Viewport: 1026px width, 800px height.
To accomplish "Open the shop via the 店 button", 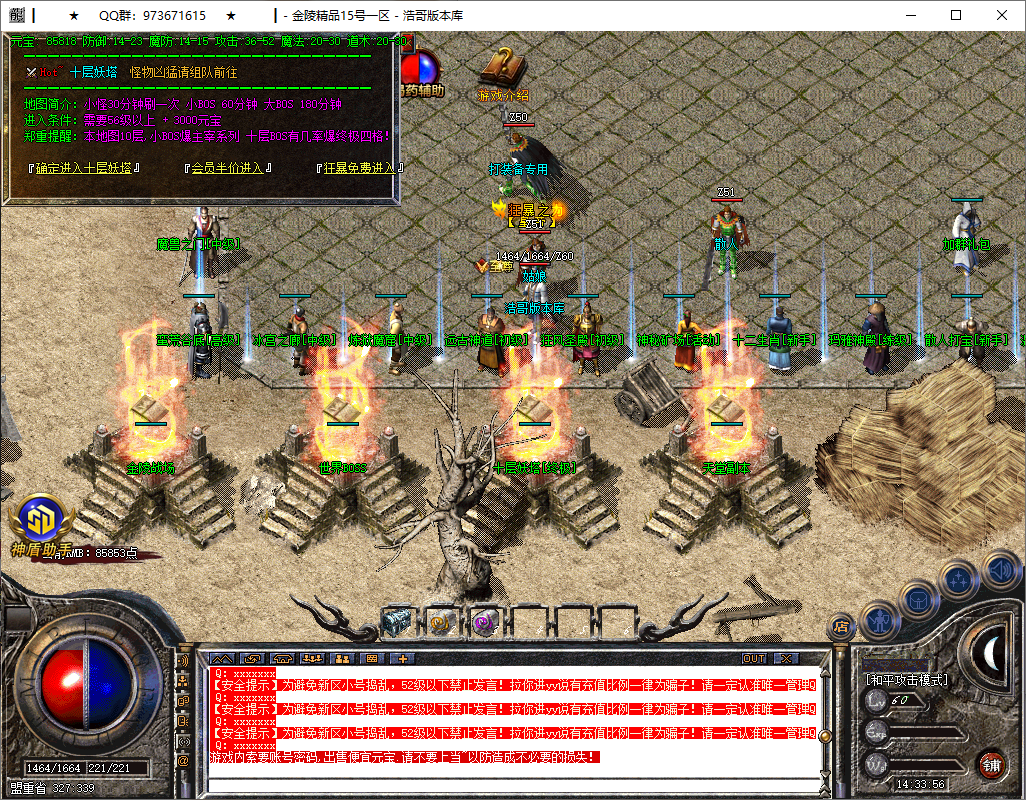I will 841,627.
